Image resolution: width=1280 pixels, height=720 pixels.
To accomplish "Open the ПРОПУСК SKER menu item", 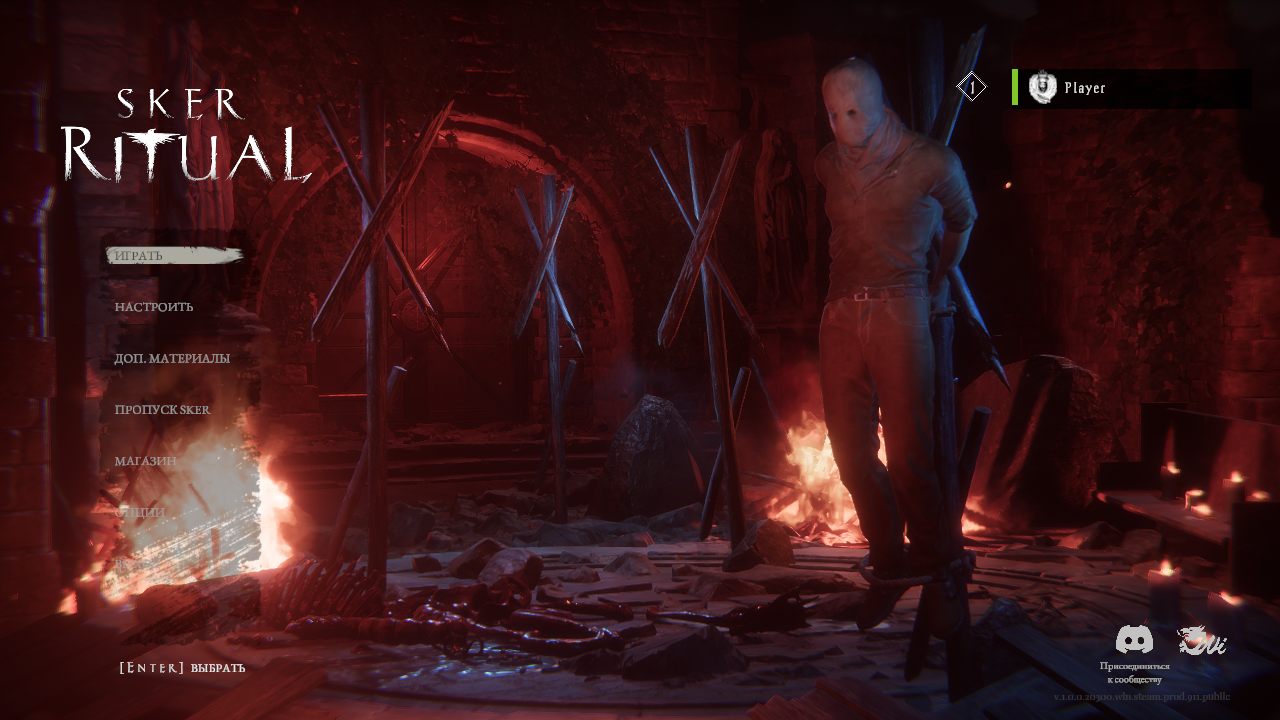I will point(162,409).
